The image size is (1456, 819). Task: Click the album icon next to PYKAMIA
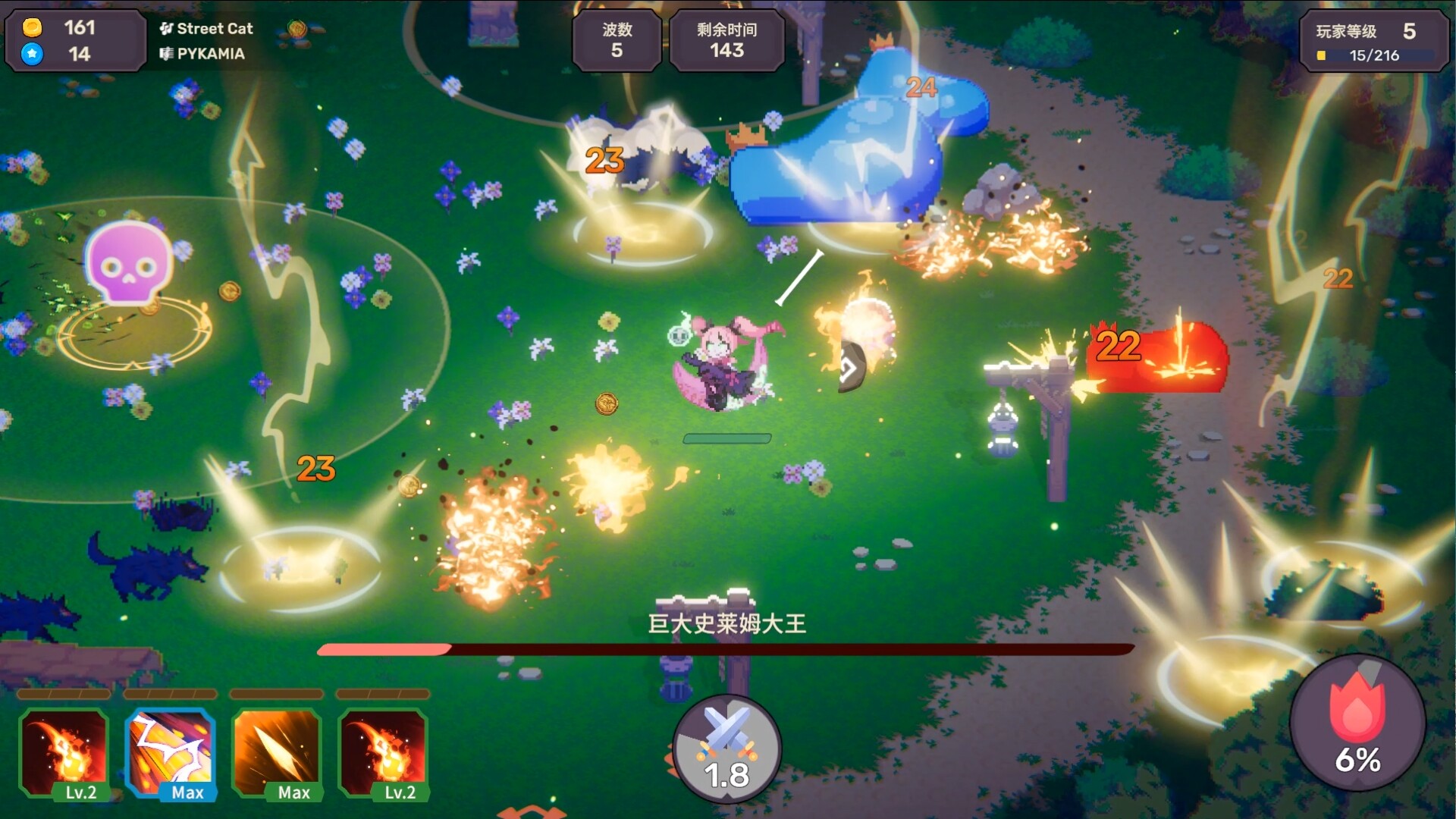[168, 54]
